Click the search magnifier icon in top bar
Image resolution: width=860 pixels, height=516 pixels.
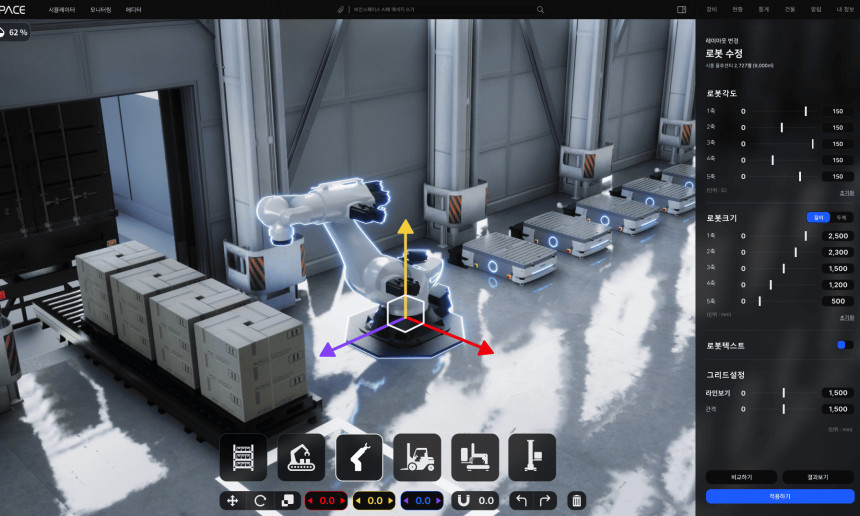pyautogui.click(x=541, y=9)
